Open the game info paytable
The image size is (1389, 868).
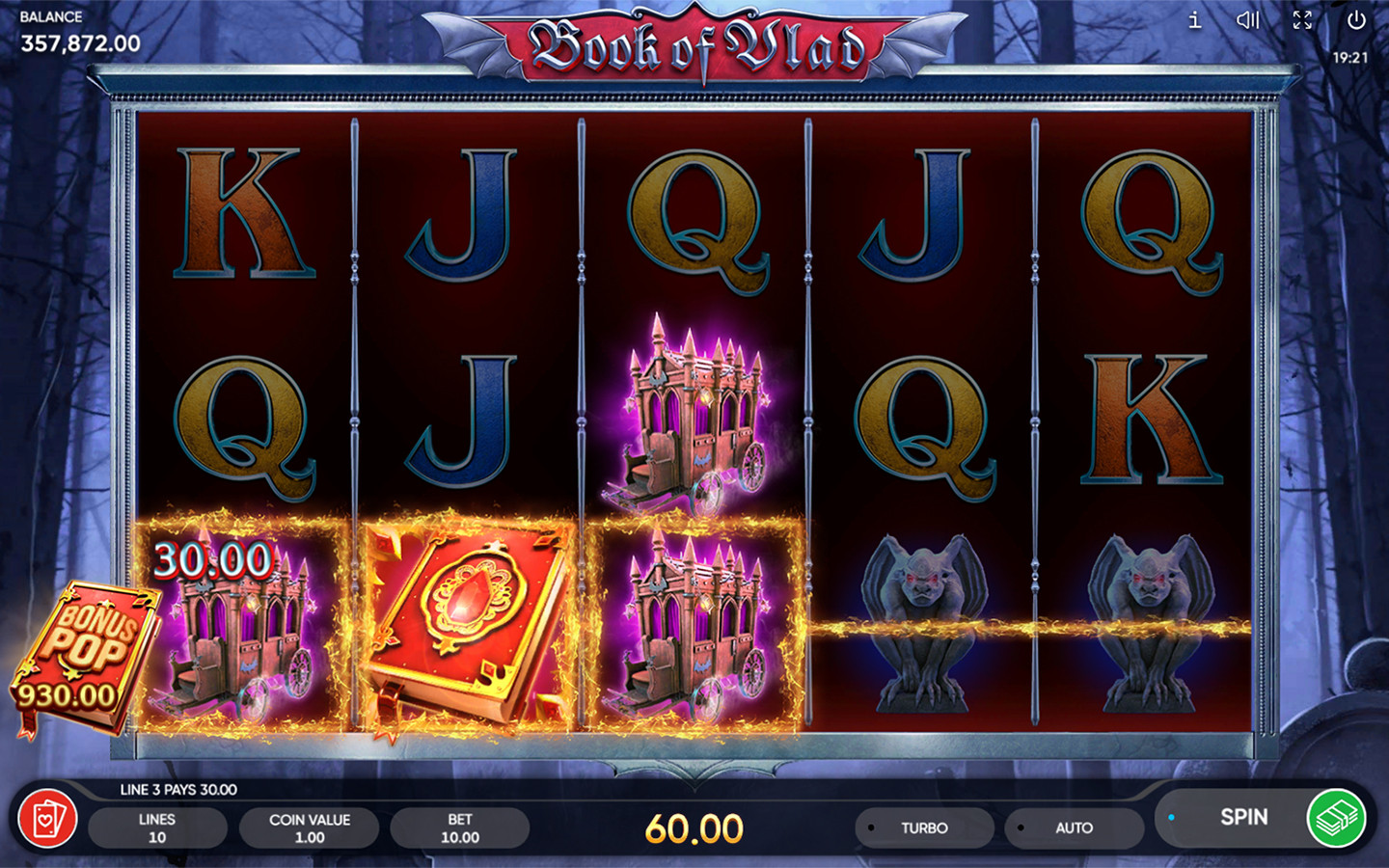(1195, 19)
